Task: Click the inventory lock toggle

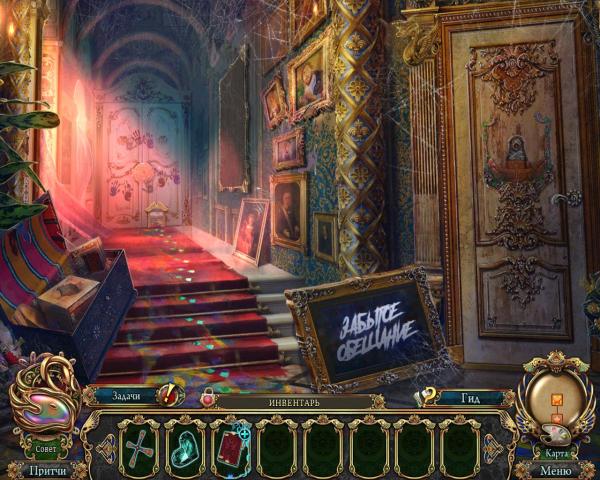Action: tap(207, 399)
